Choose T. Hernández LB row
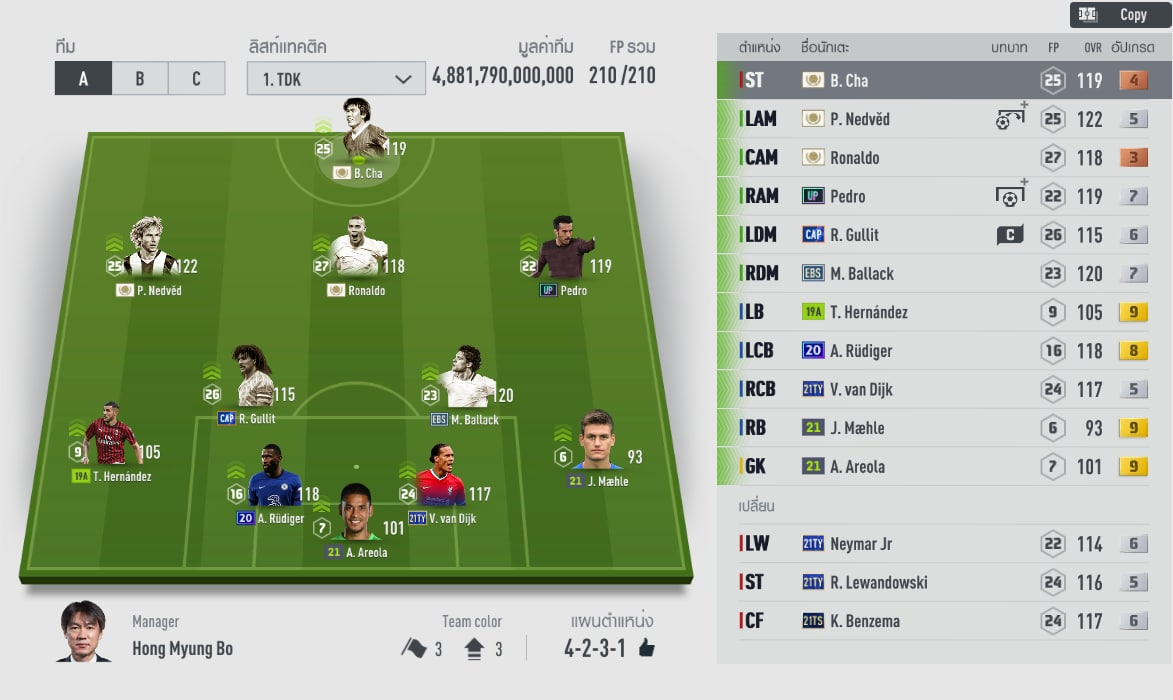The width and height of the screenshot is (1173, 700). [940, 312]
